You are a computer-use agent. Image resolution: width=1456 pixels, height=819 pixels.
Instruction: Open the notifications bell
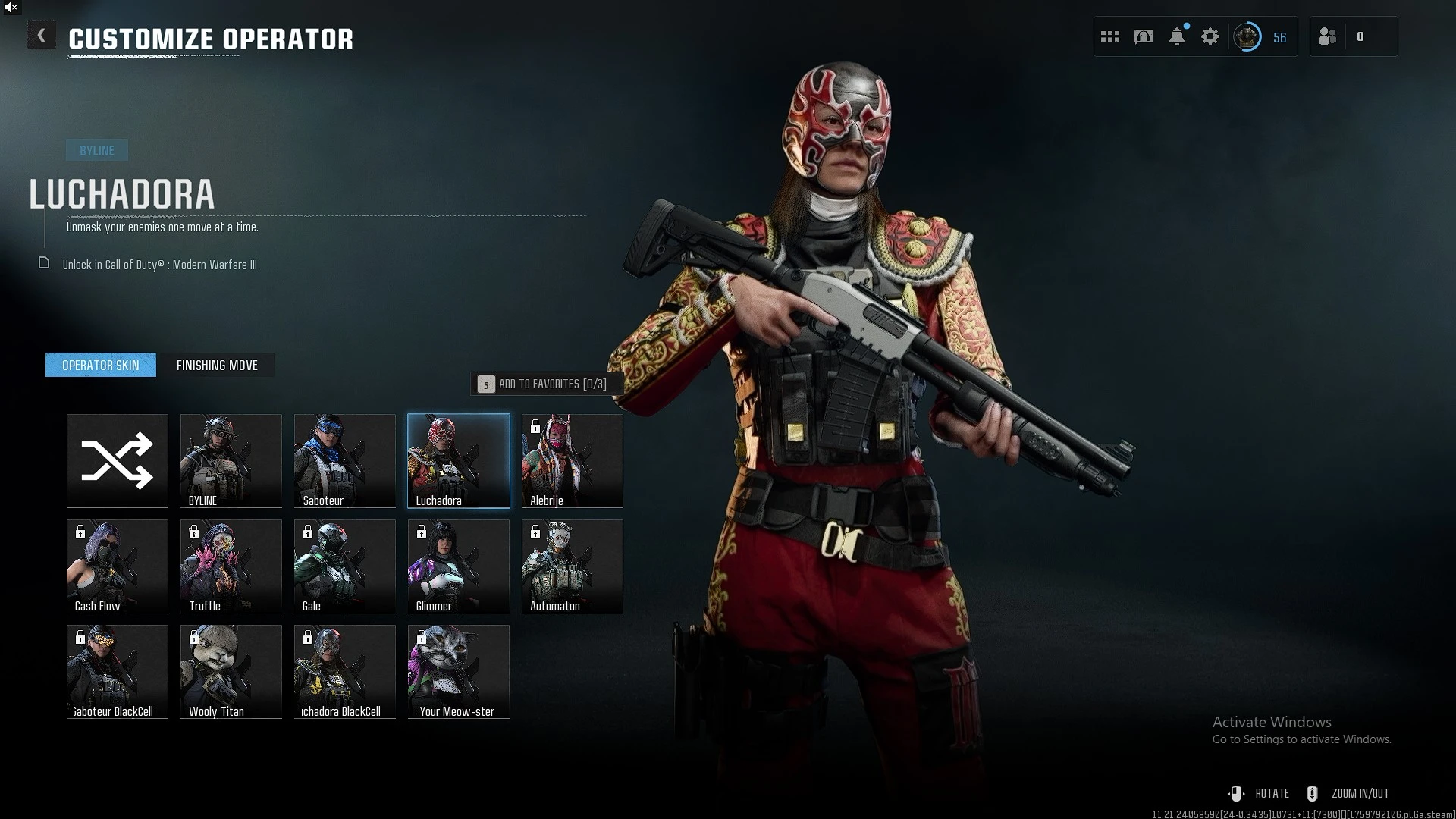point(1177,36)
